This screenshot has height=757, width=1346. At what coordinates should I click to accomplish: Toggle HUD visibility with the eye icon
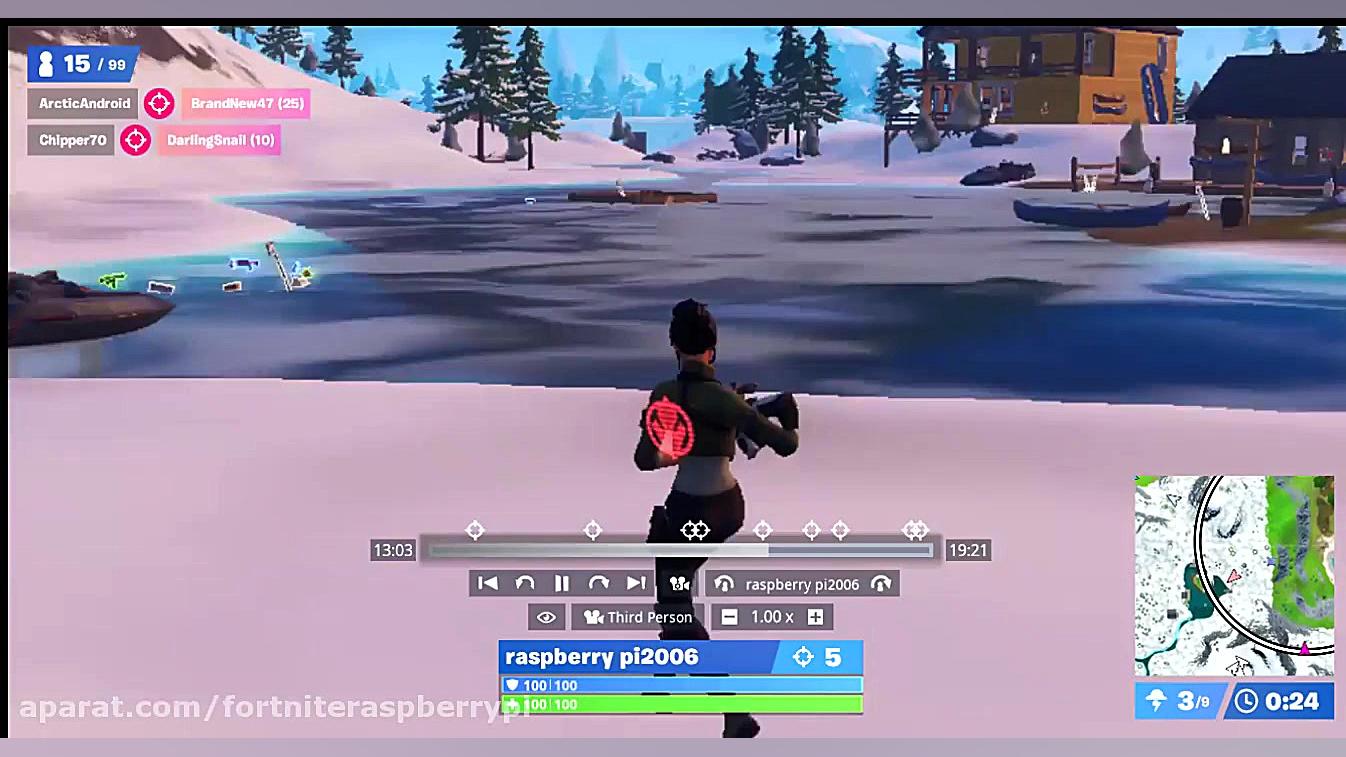click(x=546, y=617)
